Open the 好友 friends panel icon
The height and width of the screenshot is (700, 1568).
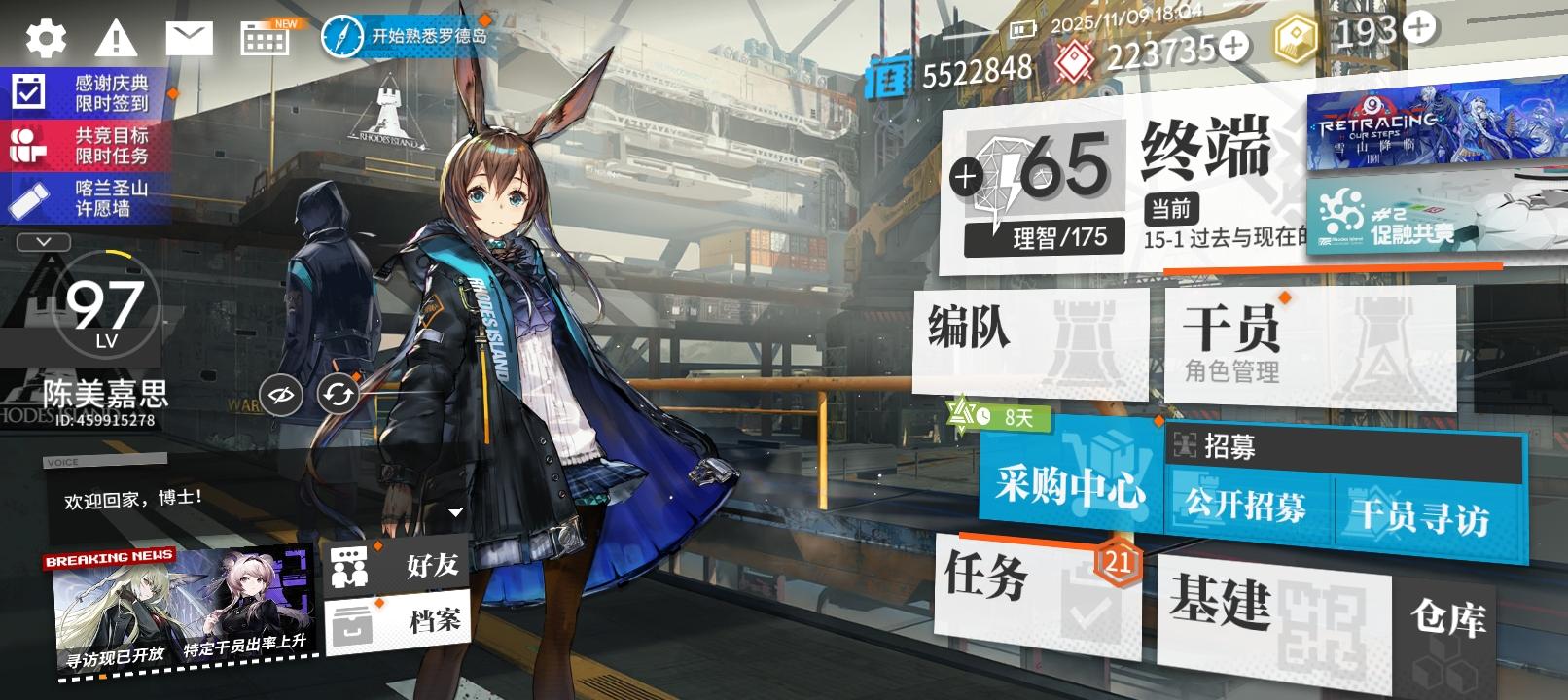(350, 564)
